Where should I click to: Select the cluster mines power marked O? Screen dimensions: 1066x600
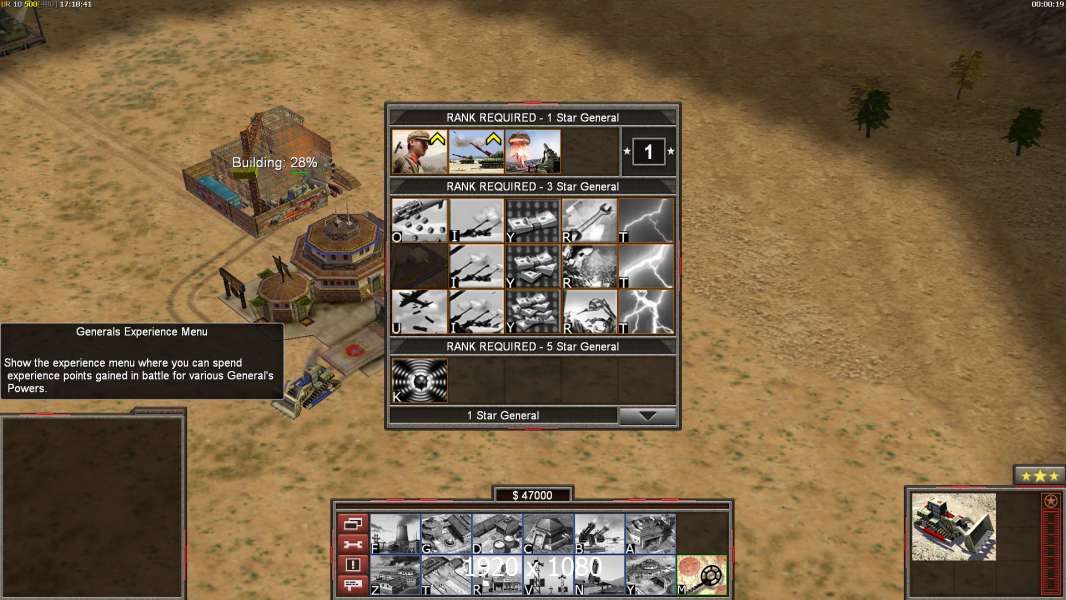click(419, 220)
